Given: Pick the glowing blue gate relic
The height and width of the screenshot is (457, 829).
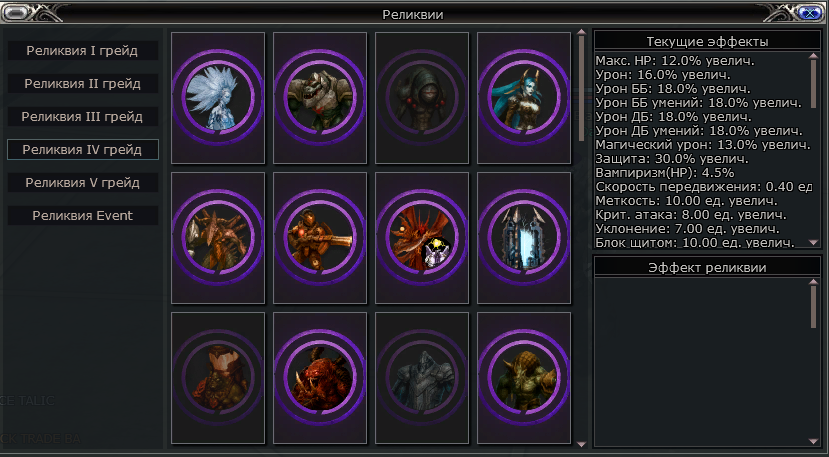Looking at the screenshot, I should click(524, 238).
